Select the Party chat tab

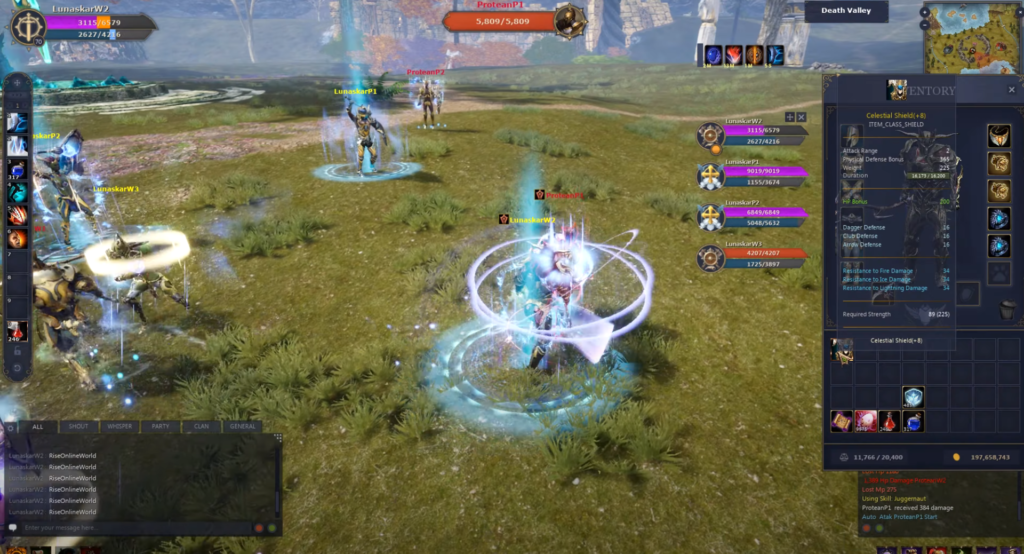coord(160,426)
